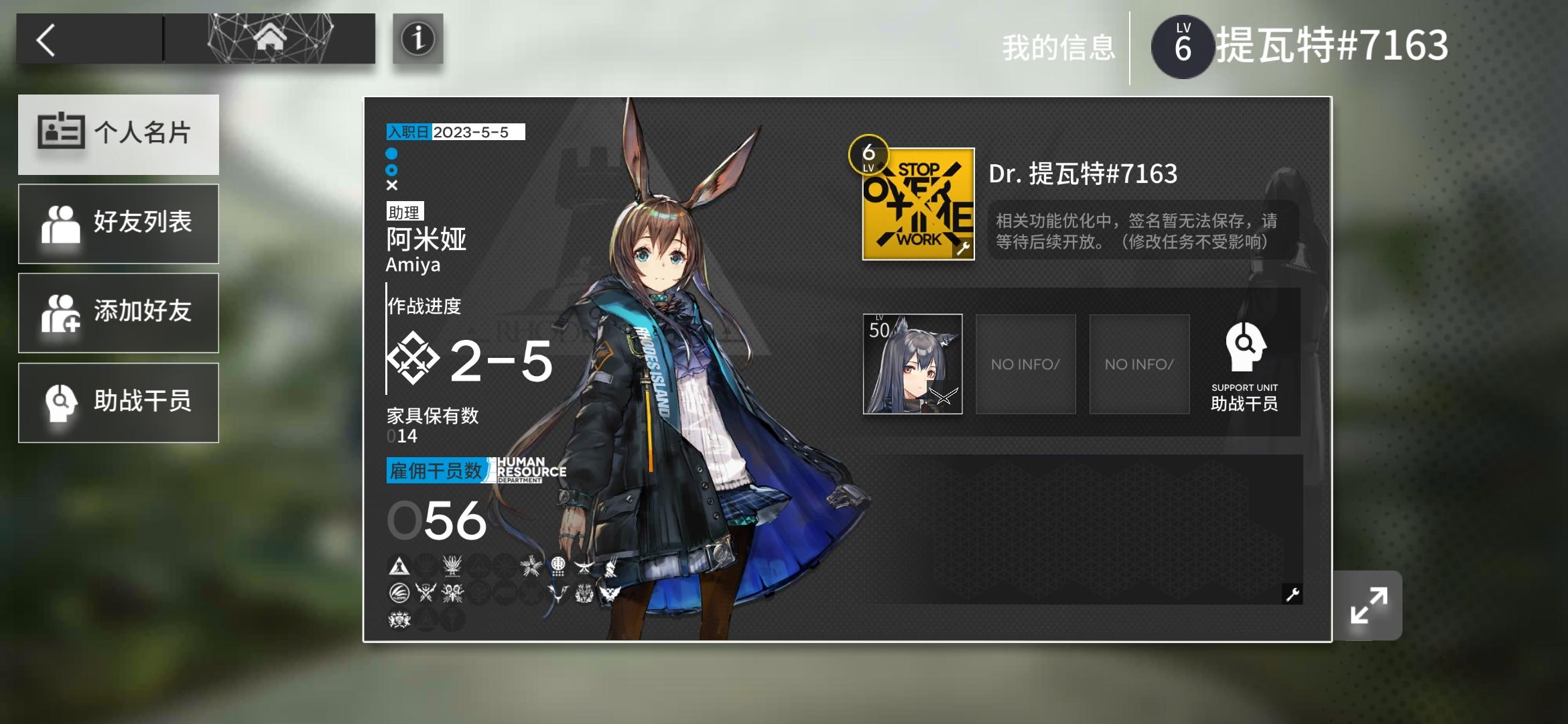
Task: Click the friends icon next to 好友列表
Action: (62, 223)
